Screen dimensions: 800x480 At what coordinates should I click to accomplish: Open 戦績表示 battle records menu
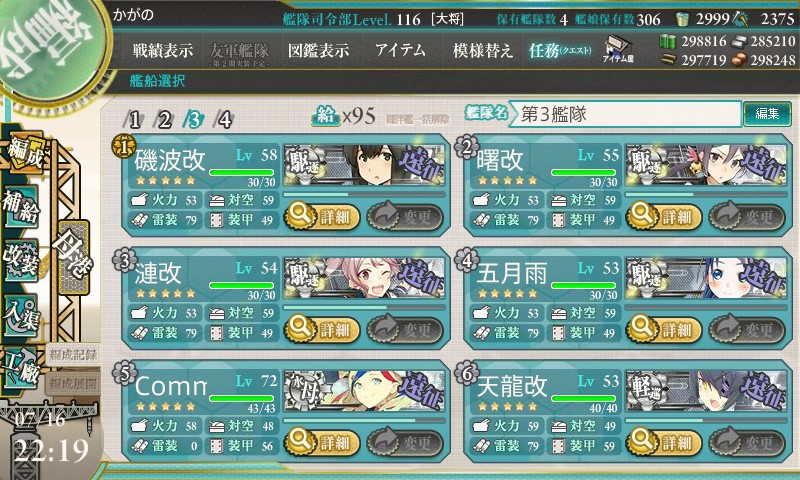point(164,50)
